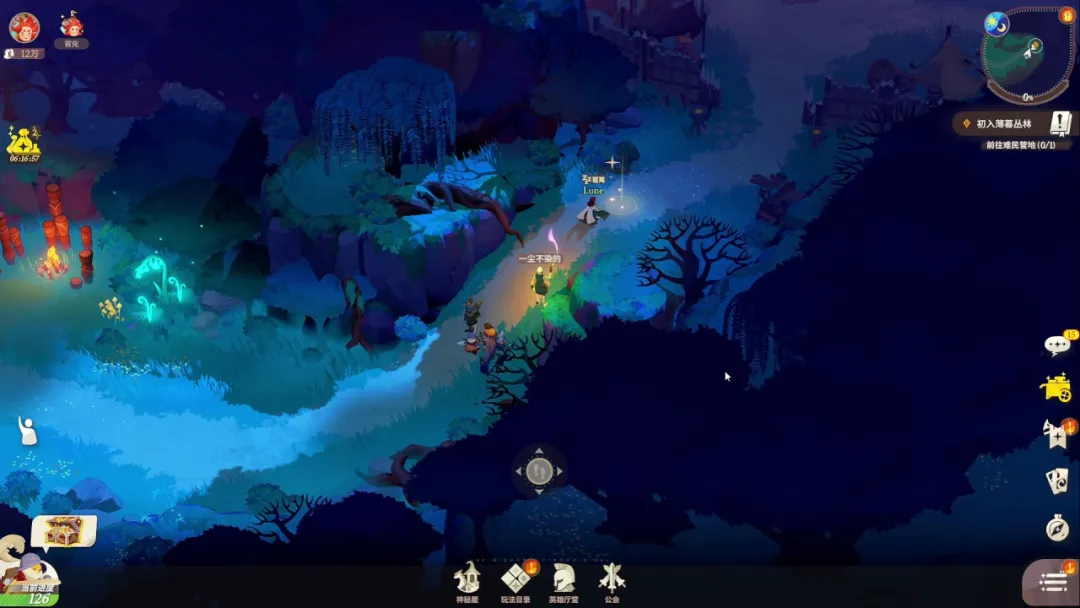Open the gold bags timed reward

click(24, 142)
